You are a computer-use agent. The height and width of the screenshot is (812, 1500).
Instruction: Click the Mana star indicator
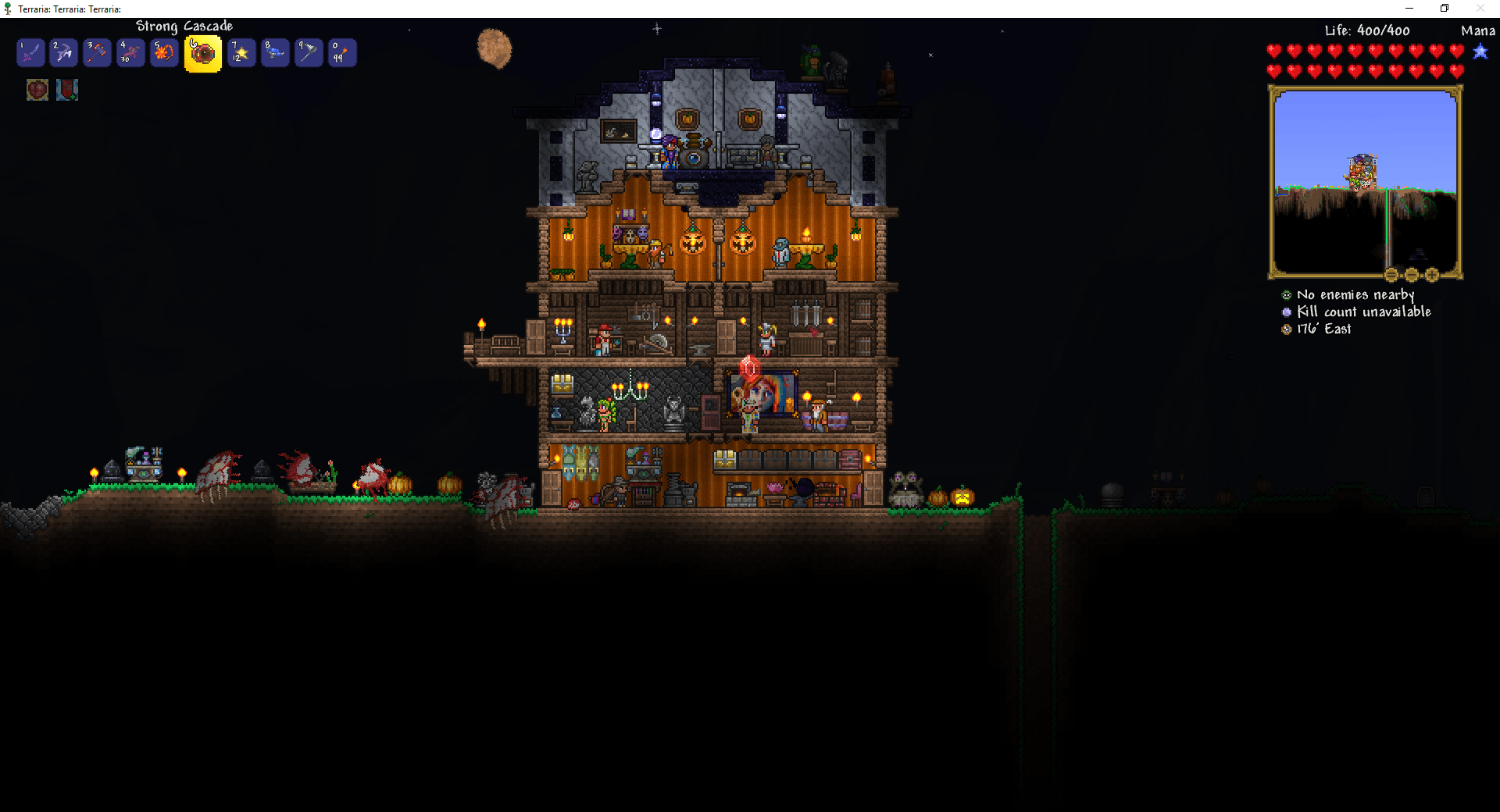pyautogui.click(x=1481, y=53)
